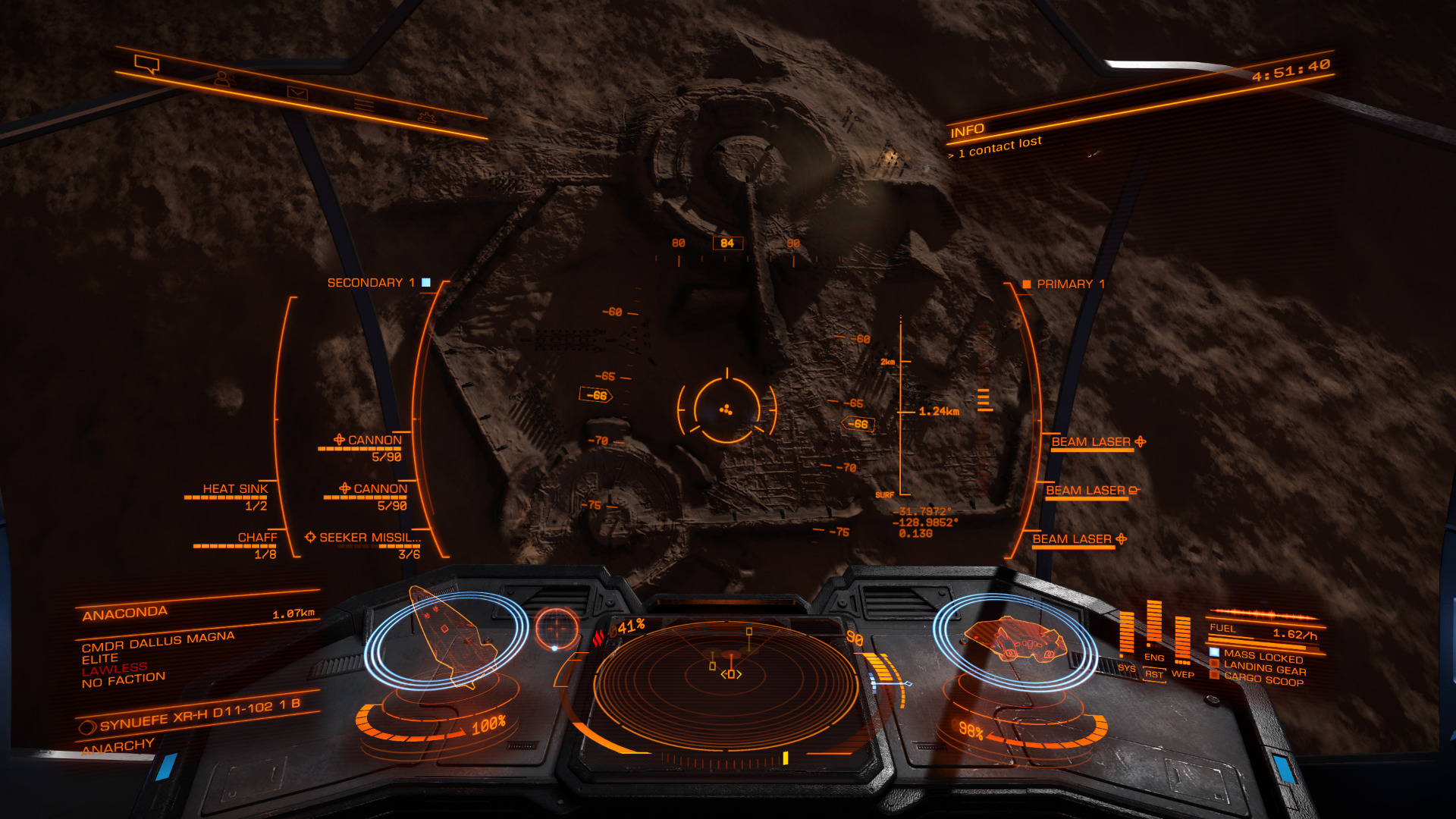Toggle the Landing Gear indicator
The image size is (1456, 819).
tap(1263, 668)
